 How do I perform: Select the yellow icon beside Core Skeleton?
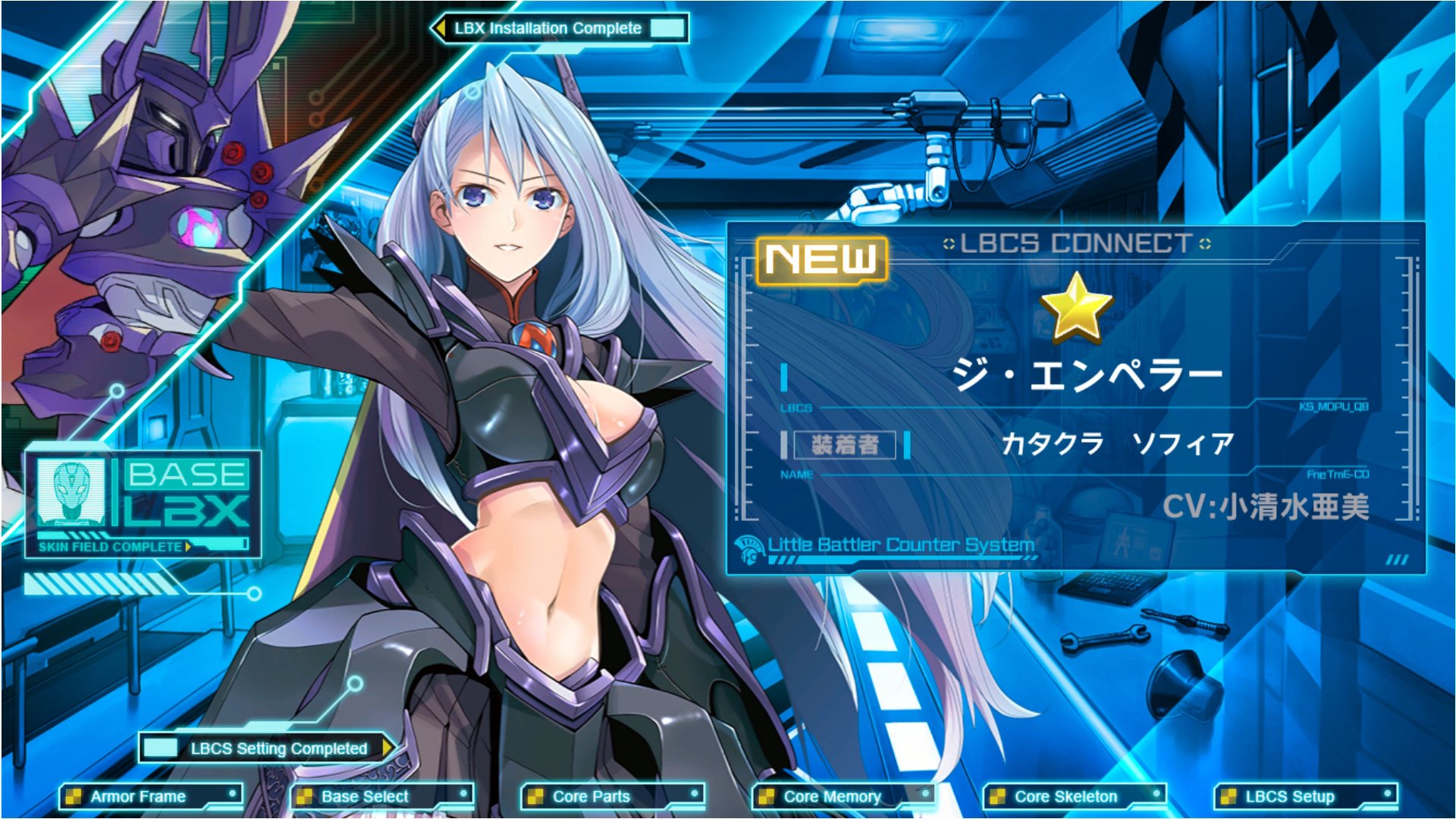pos(996,796)
